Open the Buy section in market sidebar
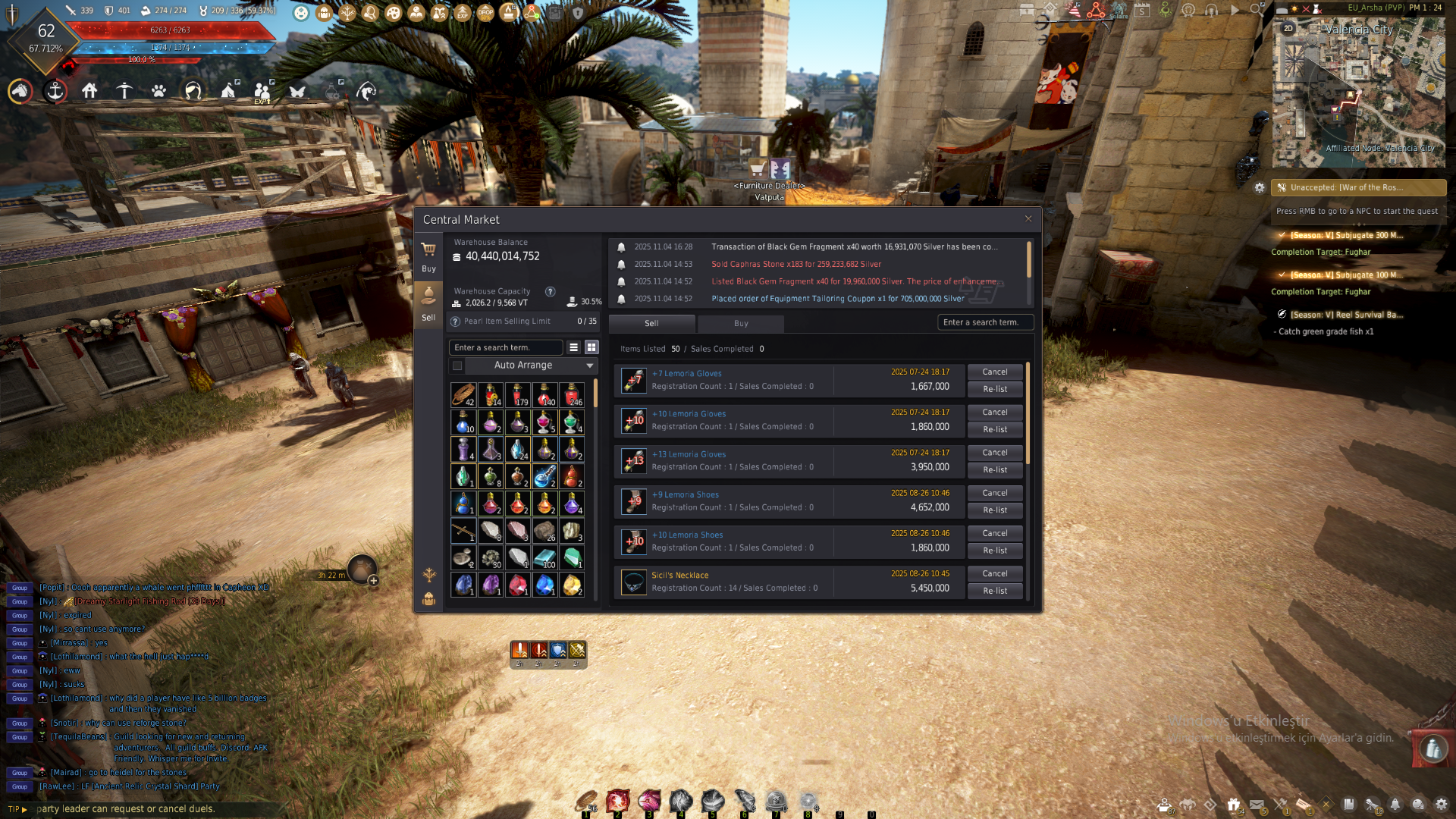The image size is (1456, 819). point(428,256)
